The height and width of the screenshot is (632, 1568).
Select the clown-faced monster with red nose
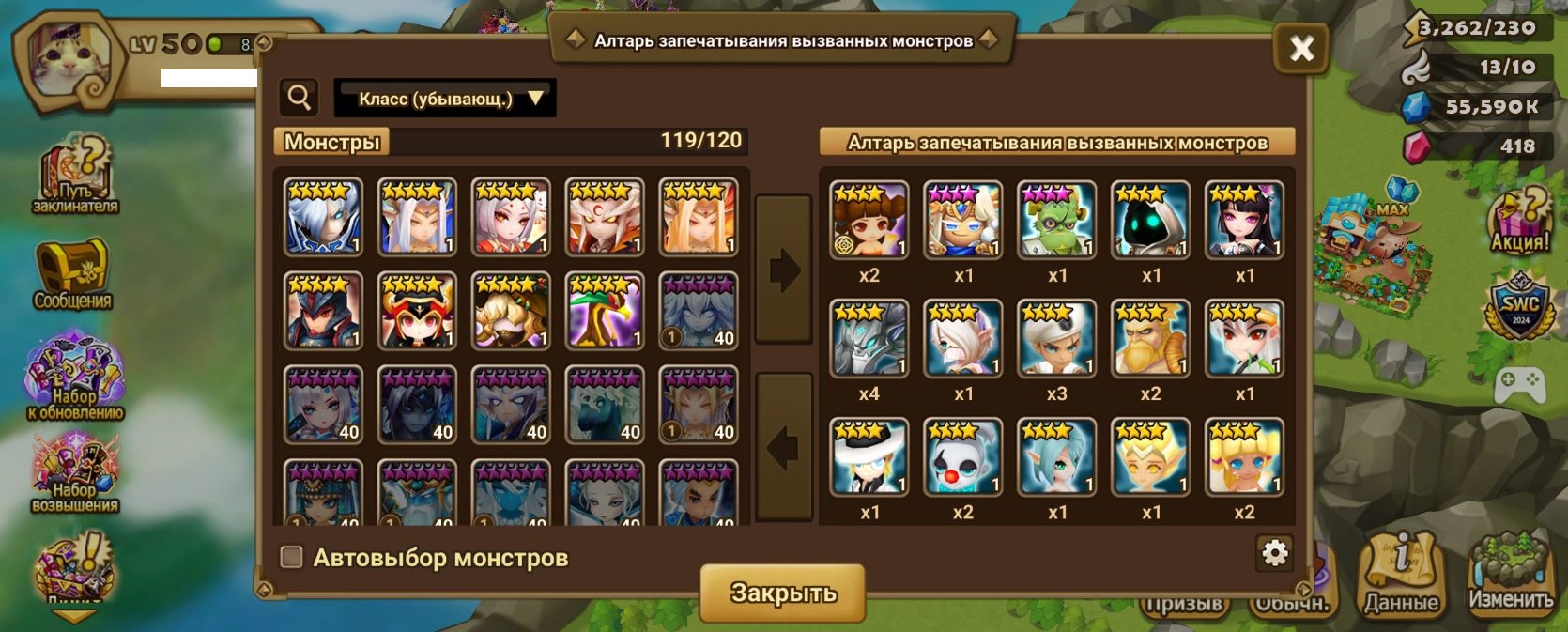[963, 457]
